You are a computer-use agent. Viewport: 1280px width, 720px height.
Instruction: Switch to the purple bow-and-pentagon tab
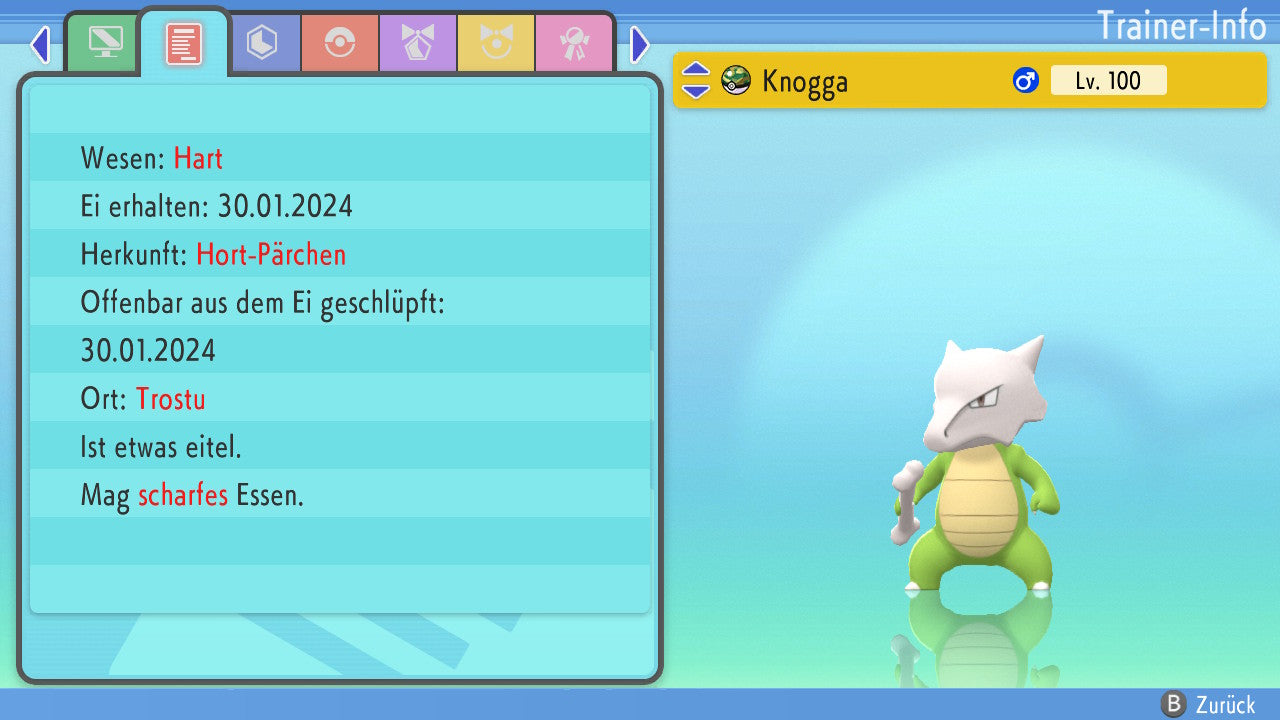[x=418, y=43]
